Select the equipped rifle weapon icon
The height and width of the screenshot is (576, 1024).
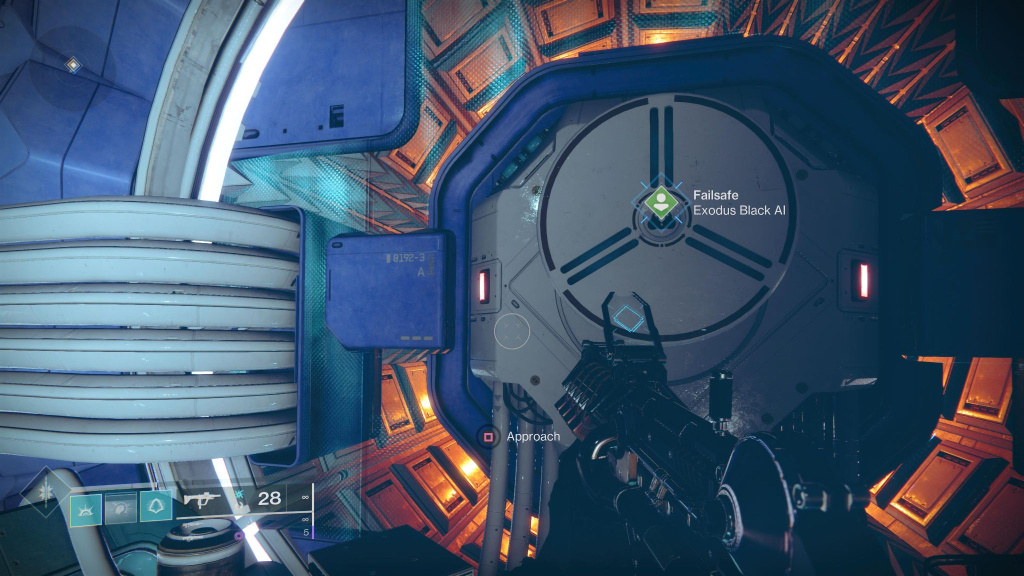point(201,497)
